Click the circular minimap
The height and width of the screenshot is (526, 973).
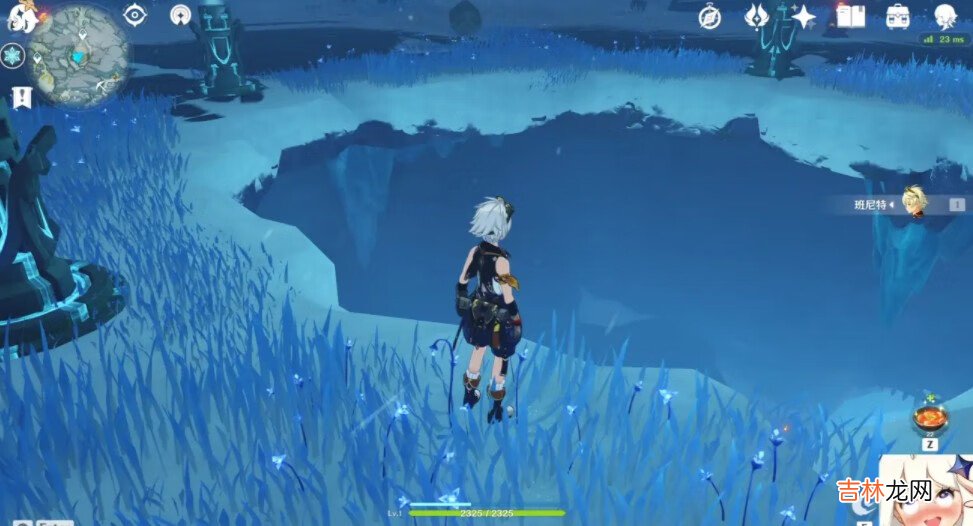coord(78,54)
